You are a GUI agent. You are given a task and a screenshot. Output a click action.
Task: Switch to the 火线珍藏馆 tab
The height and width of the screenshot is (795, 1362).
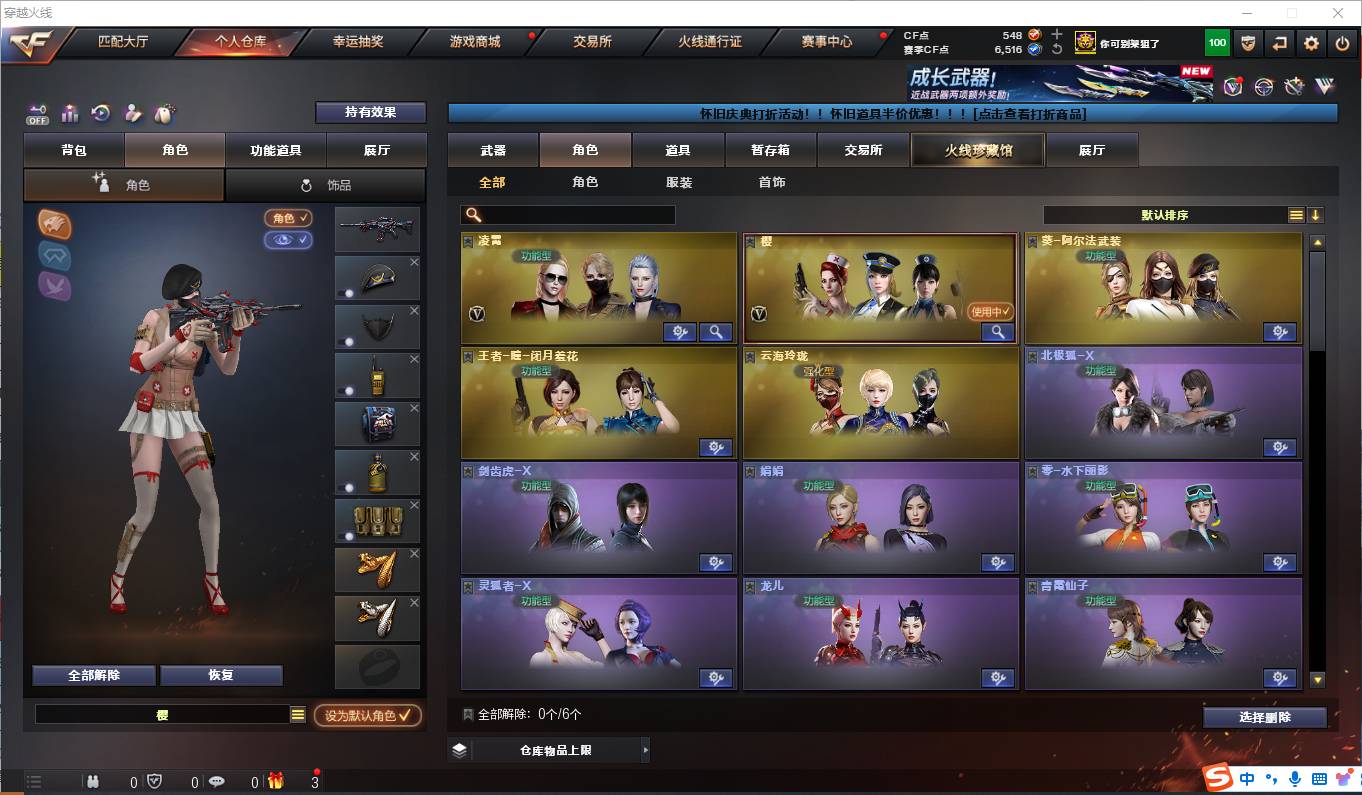977,149
